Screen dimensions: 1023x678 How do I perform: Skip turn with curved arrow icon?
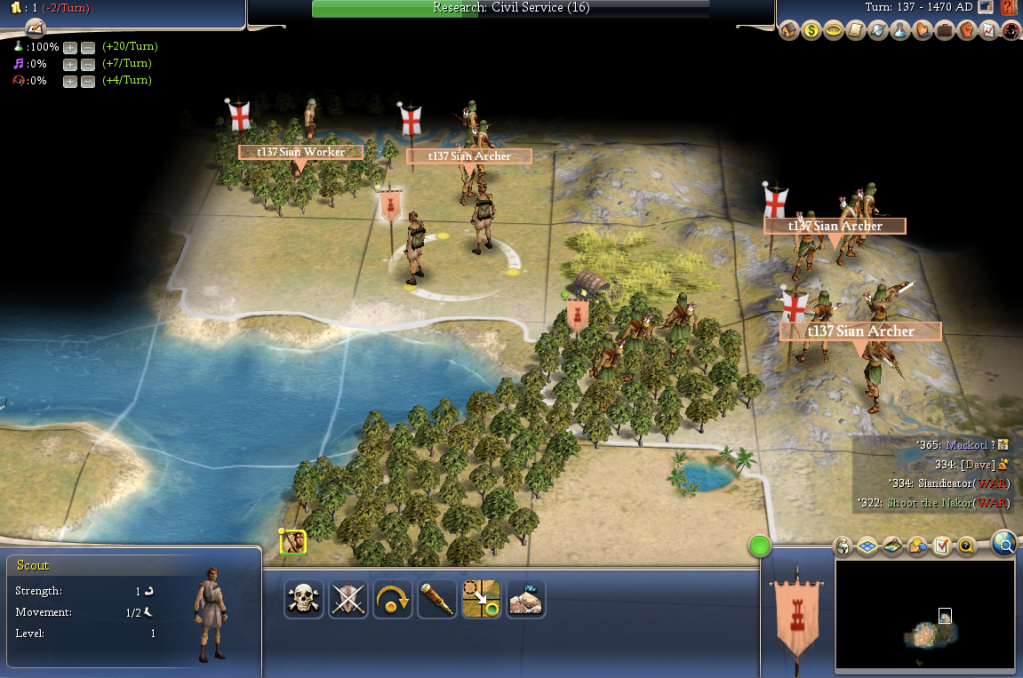coord(393,598)
